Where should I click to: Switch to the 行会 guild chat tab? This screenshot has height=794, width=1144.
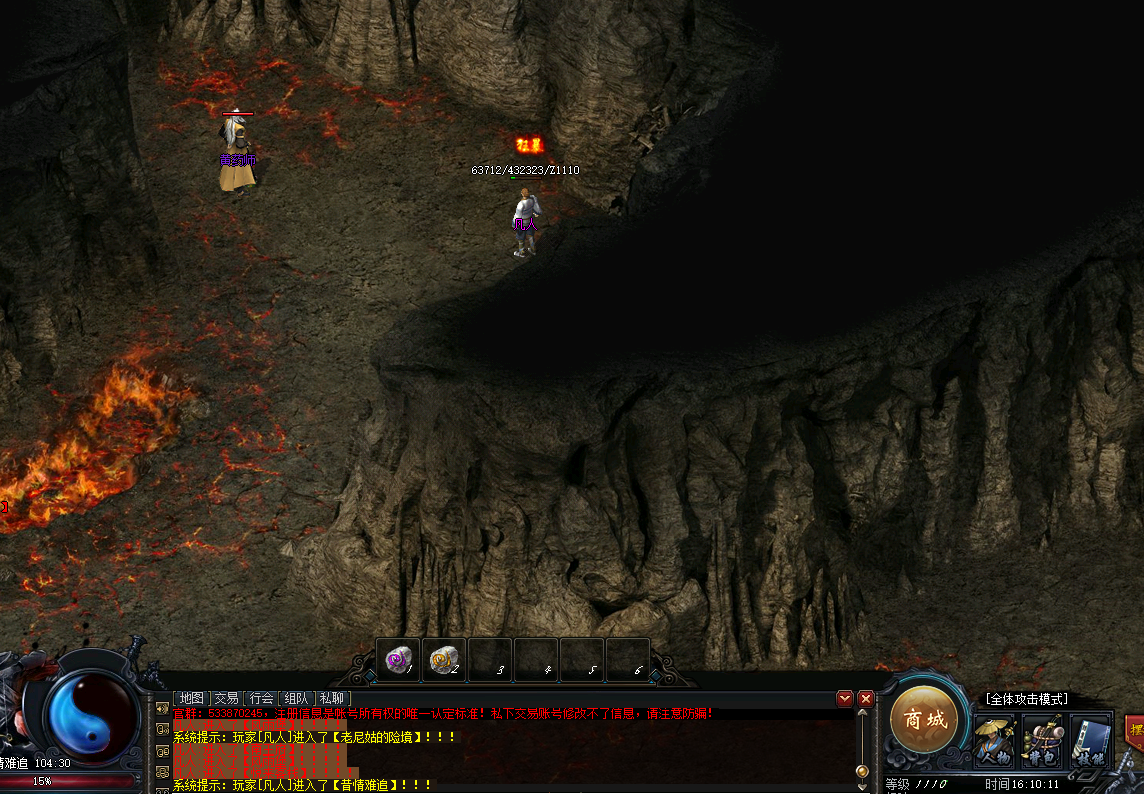261,698
